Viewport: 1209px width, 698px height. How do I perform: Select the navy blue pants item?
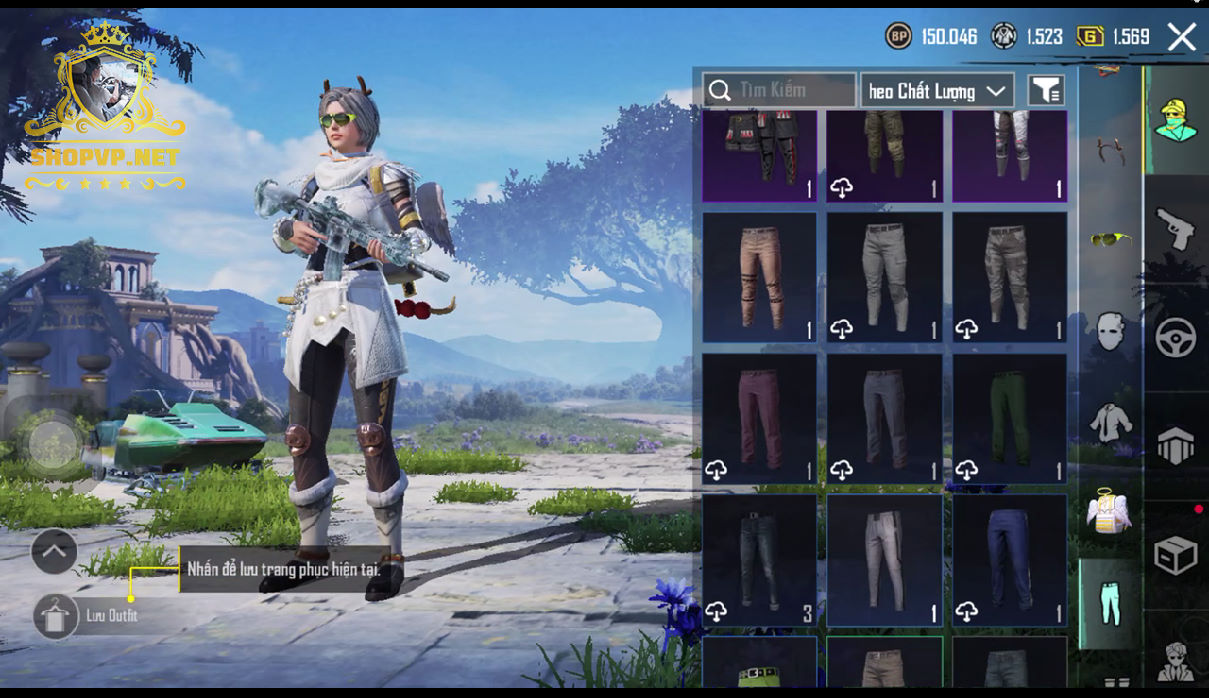tap(1009, 559)
